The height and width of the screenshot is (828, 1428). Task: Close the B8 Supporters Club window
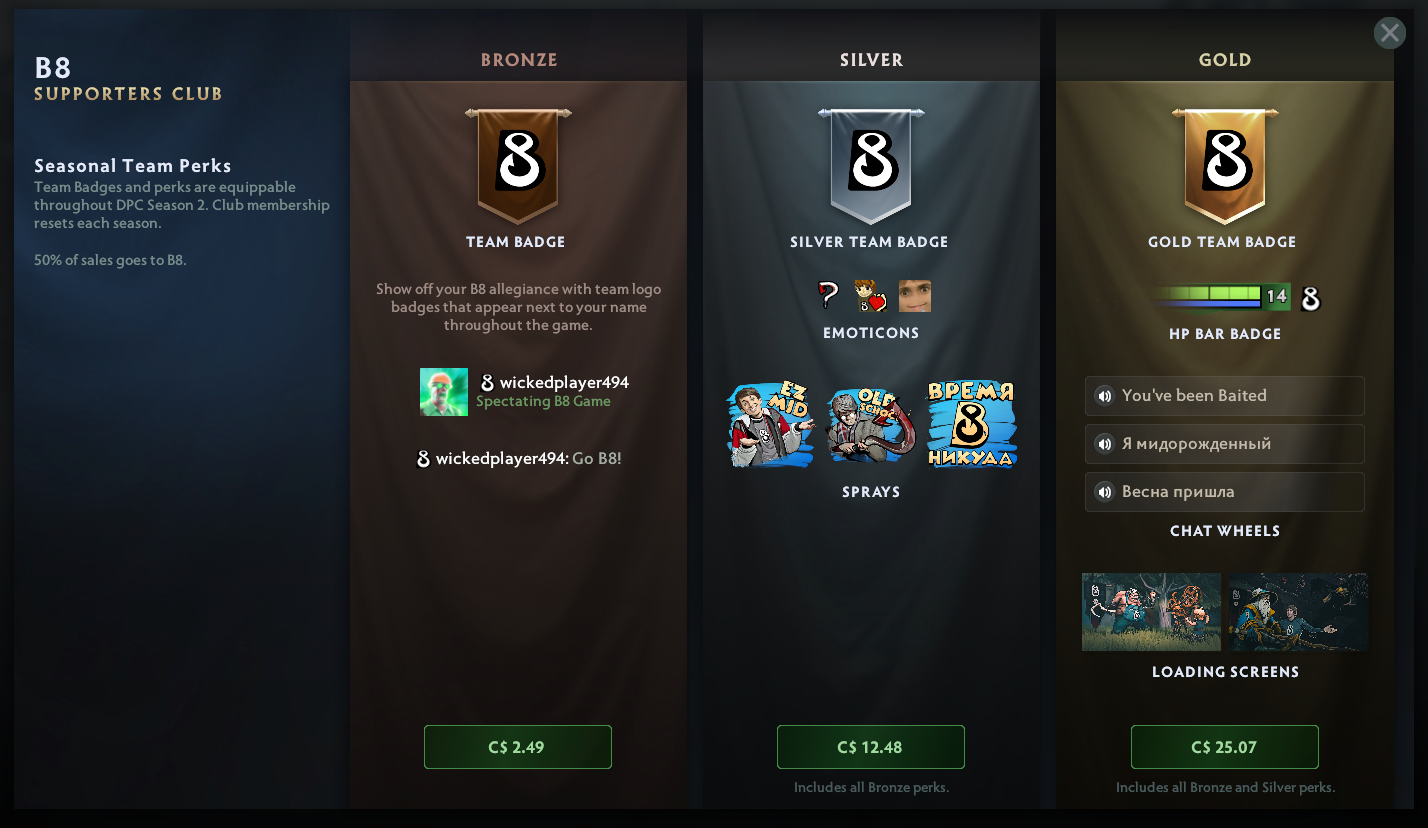point(1389,33)
